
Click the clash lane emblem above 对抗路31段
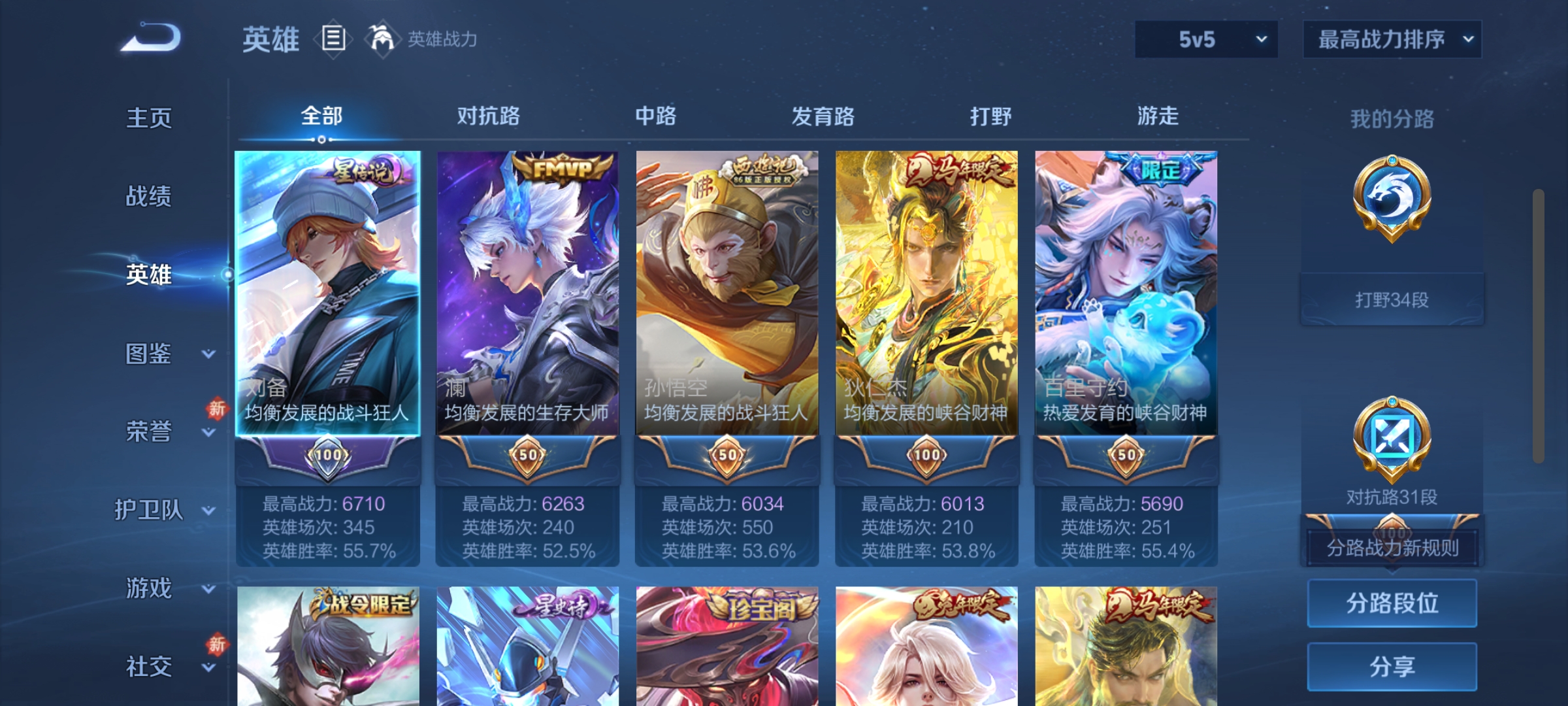pyautogui.click(x=1392, y=437)
